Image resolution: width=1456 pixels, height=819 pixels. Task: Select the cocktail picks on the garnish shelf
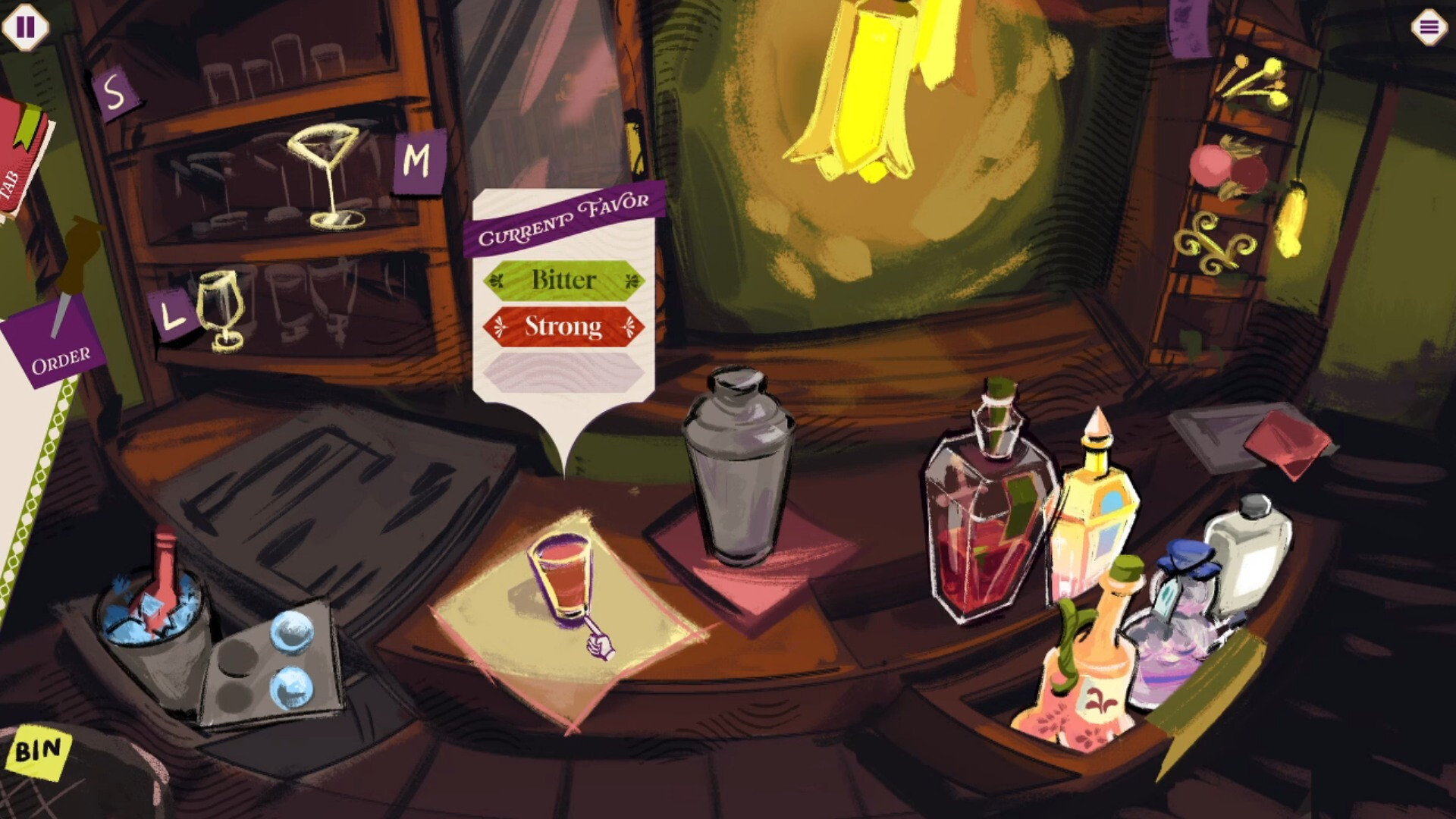[x=1251, y=76]
